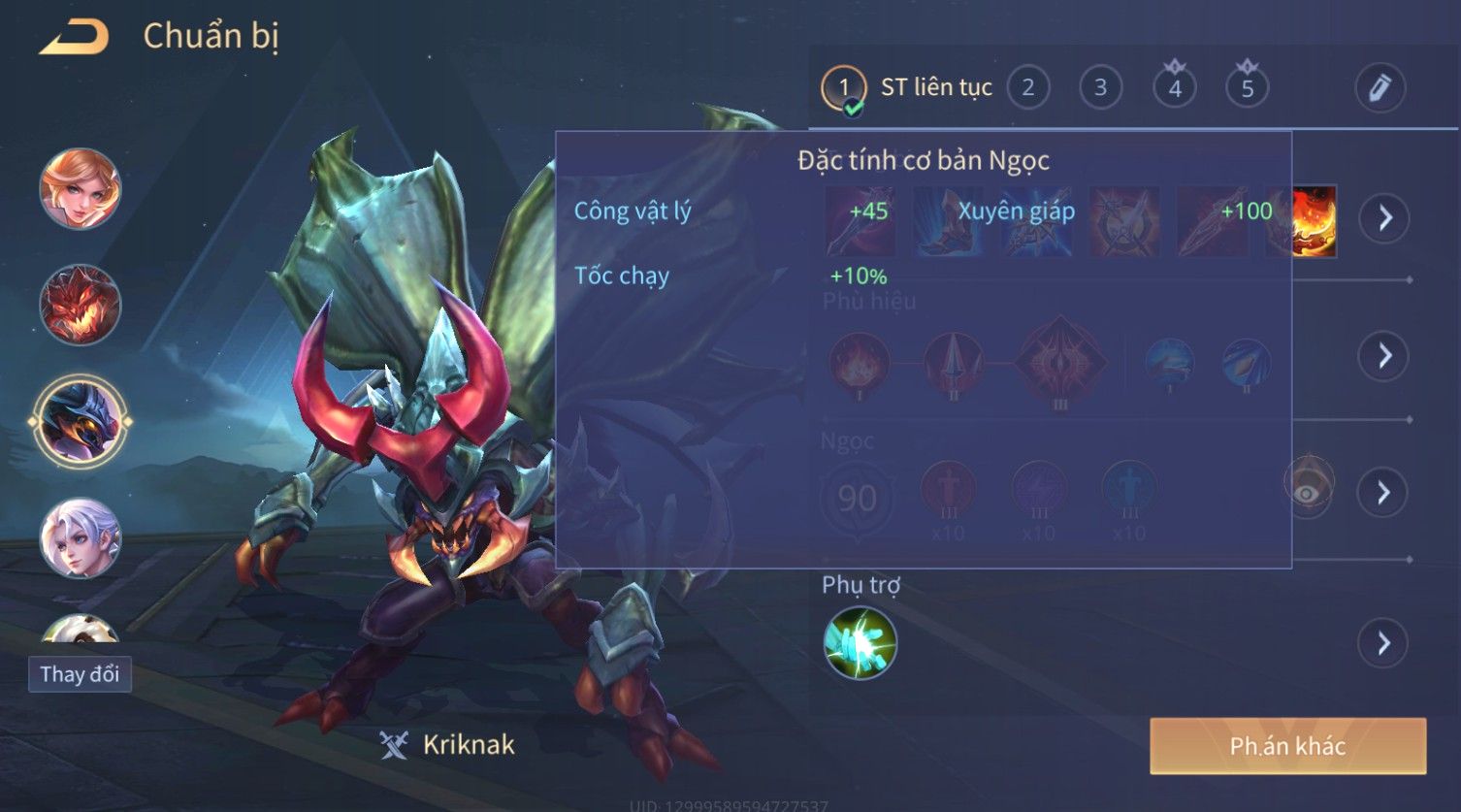1461x812 pixels.
Task: Switch to build preset 3
Action: coord(1101,88)
